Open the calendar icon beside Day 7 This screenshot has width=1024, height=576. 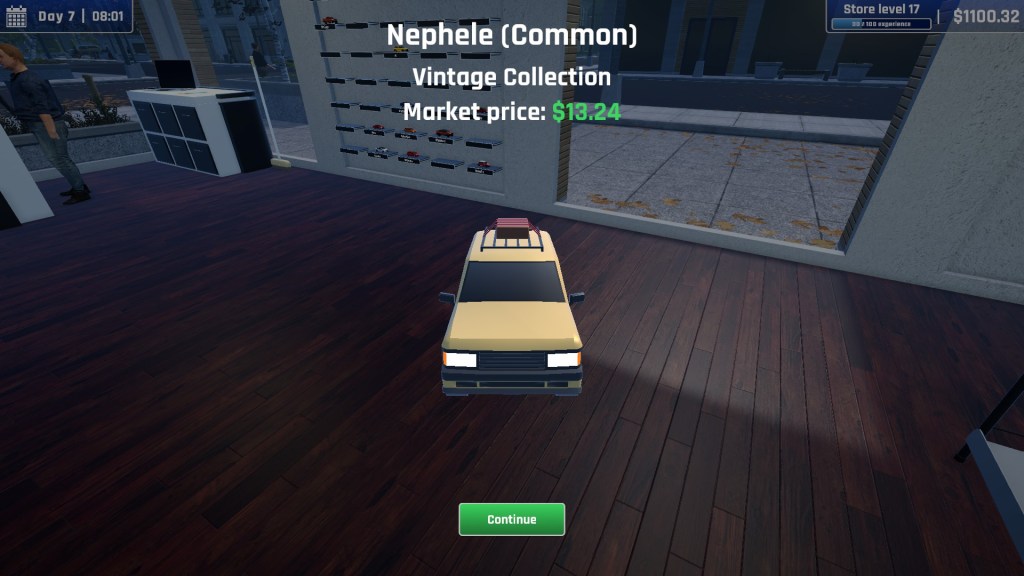pos(17,16)
